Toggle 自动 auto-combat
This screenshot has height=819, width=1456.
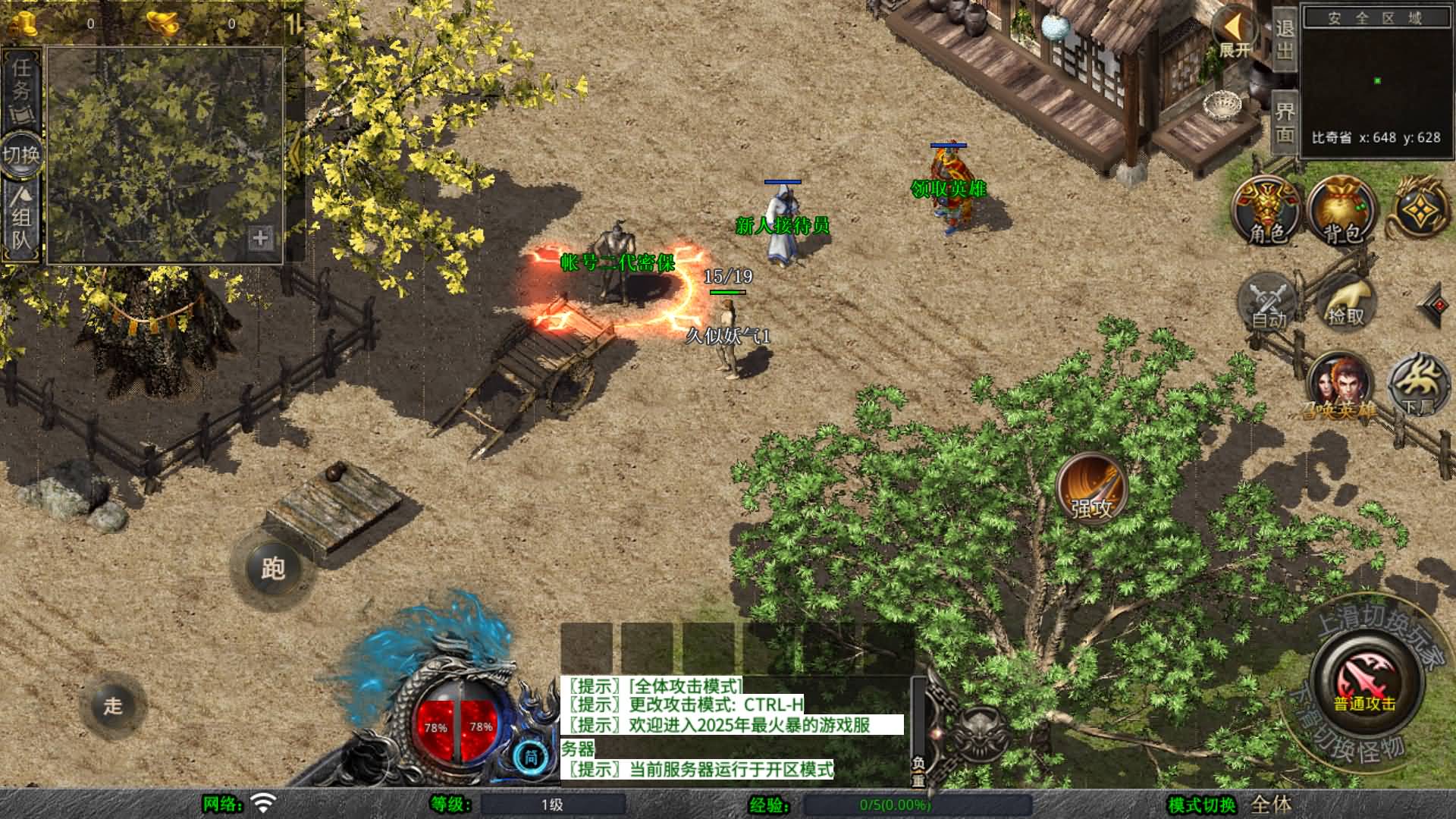click(1269, 302)
